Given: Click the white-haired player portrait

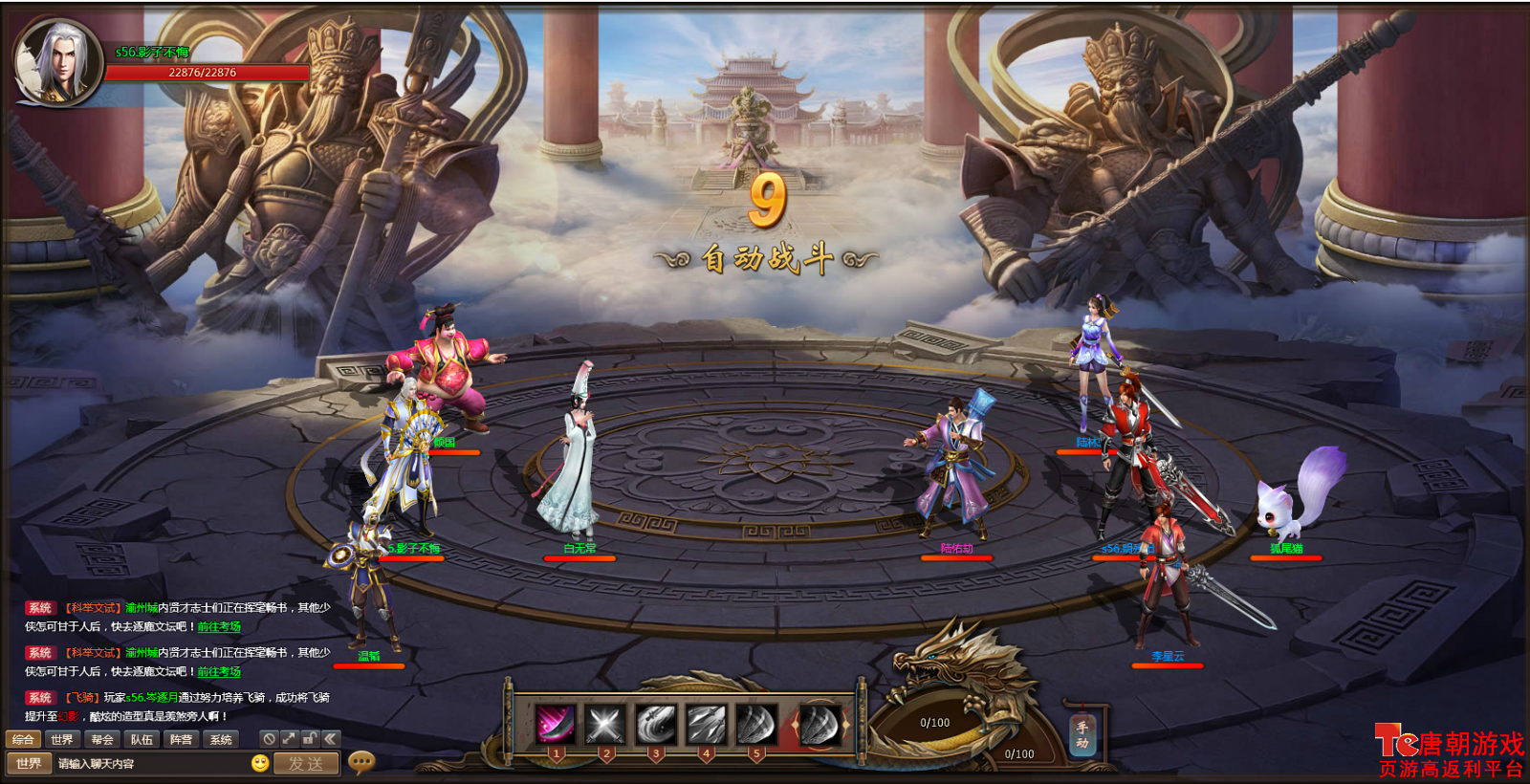Looking at the screenshot, I should (57, 61).
